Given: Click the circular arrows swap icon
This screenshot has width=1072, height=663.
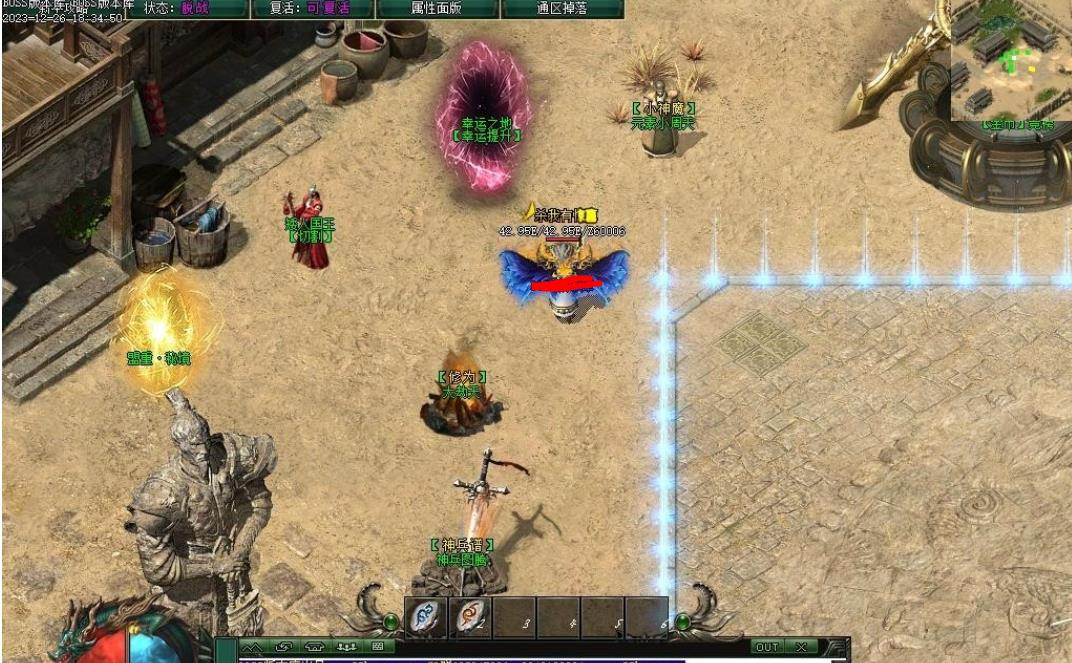Looking at the screenshot, I should pos(283,647).
